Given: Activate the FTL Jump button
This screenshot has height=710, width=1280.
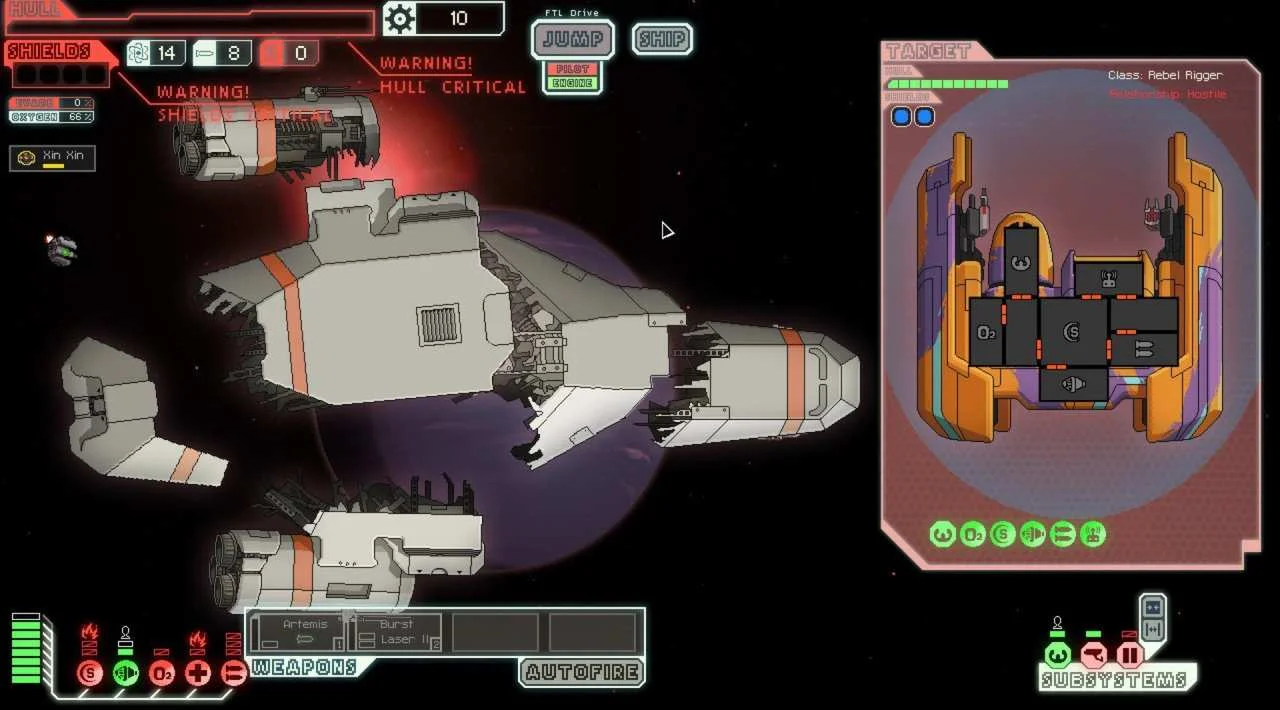Looking at the screenshot, I should point(572,39).
